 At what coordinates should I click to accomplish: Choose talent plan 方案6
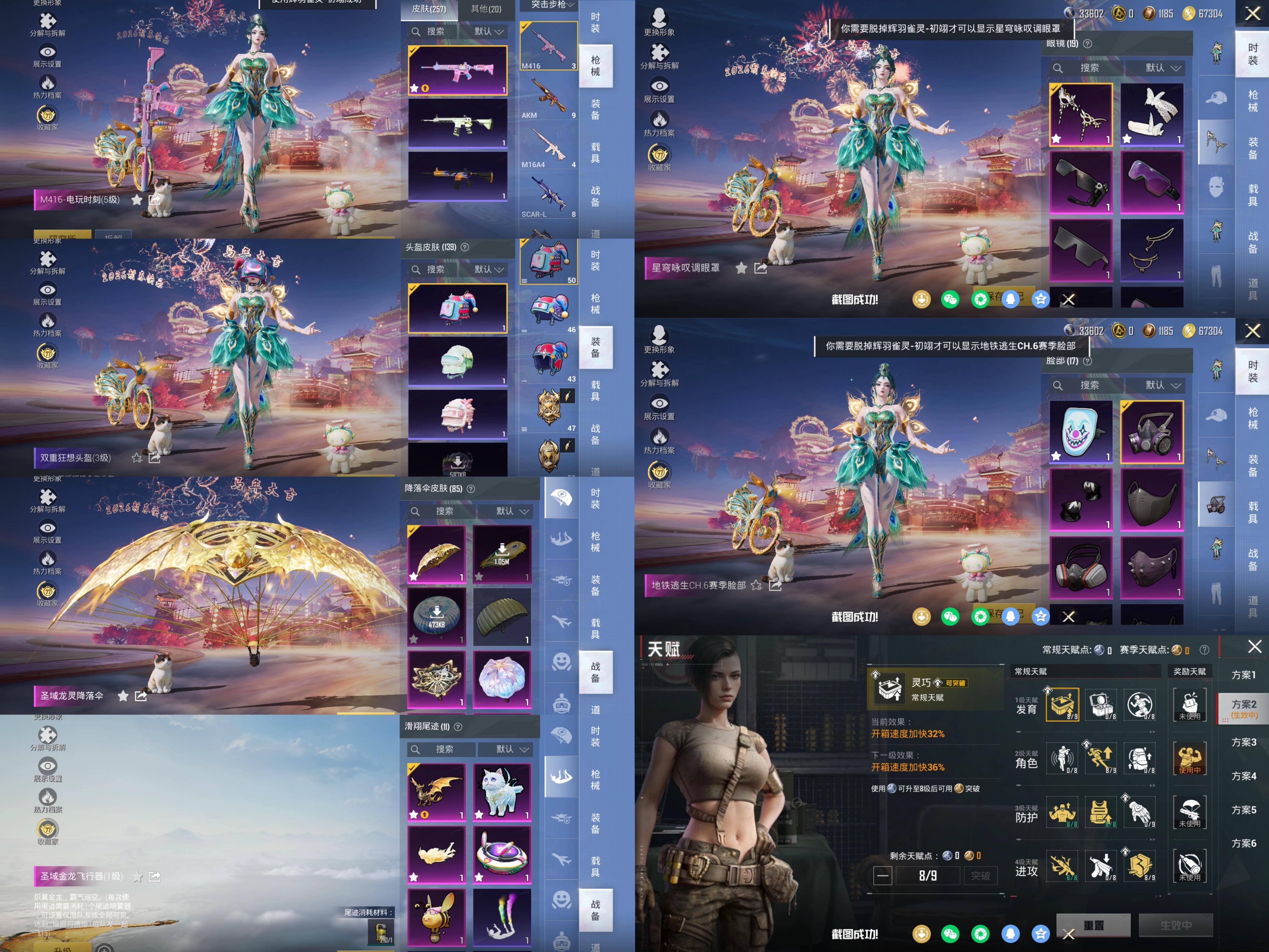point(1243,843)
